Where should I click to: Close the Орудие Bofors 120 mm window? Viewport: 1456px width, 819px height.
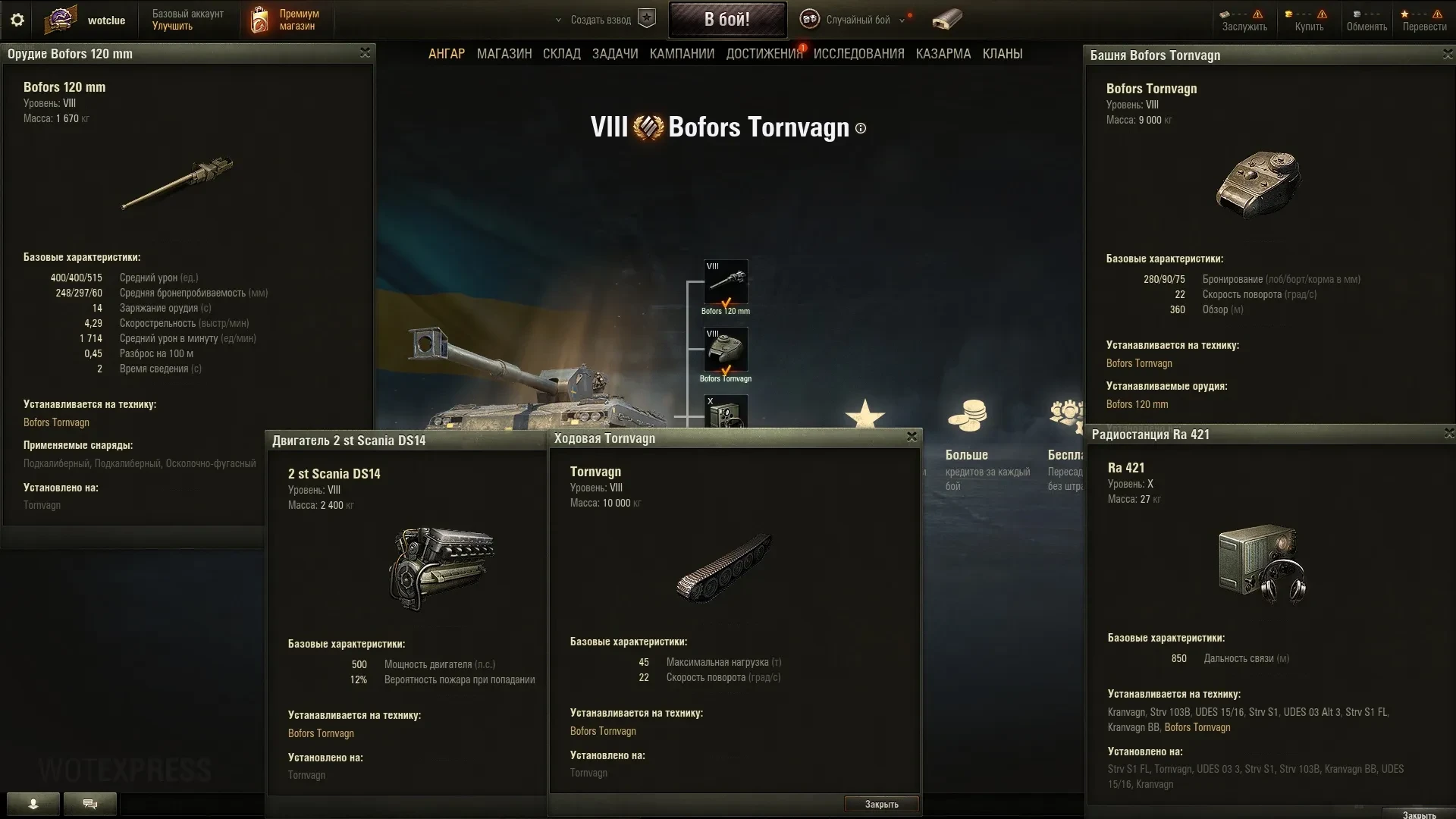[x=365, y=52]
